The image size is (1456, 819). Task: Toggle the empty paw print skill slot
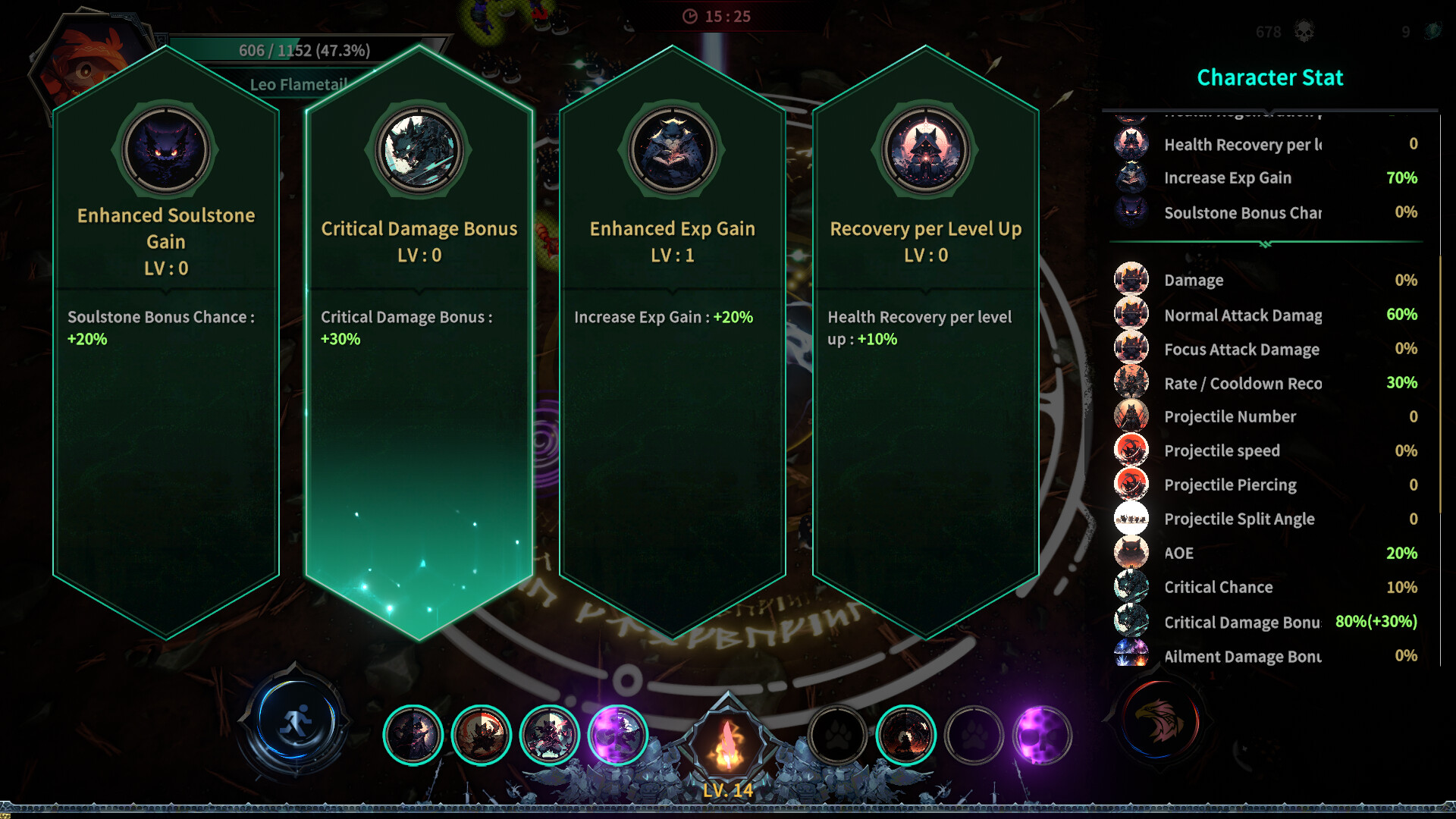coord(838,734)
